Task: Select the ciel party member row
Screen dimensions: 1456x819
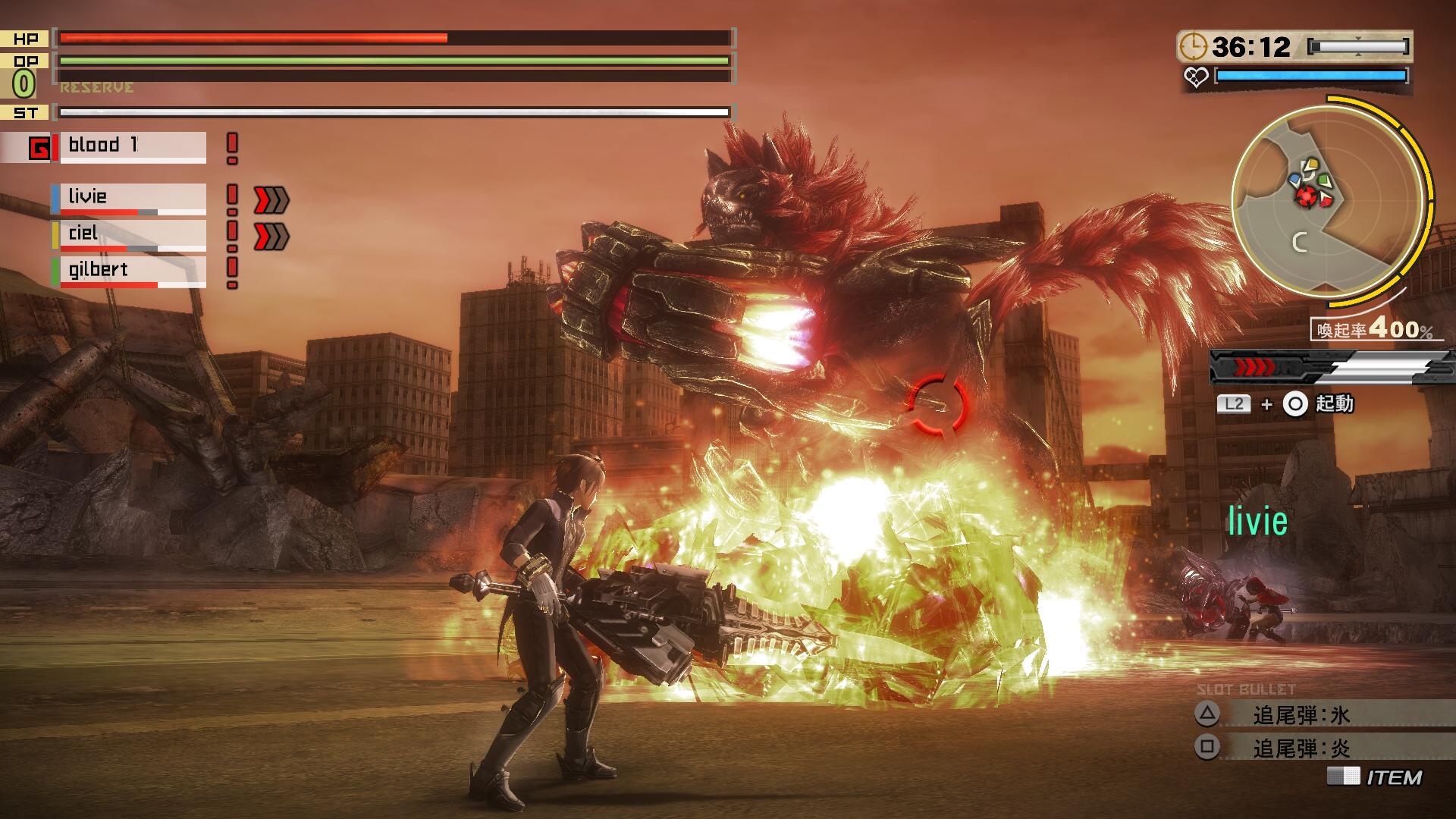Action: [130, 235]
